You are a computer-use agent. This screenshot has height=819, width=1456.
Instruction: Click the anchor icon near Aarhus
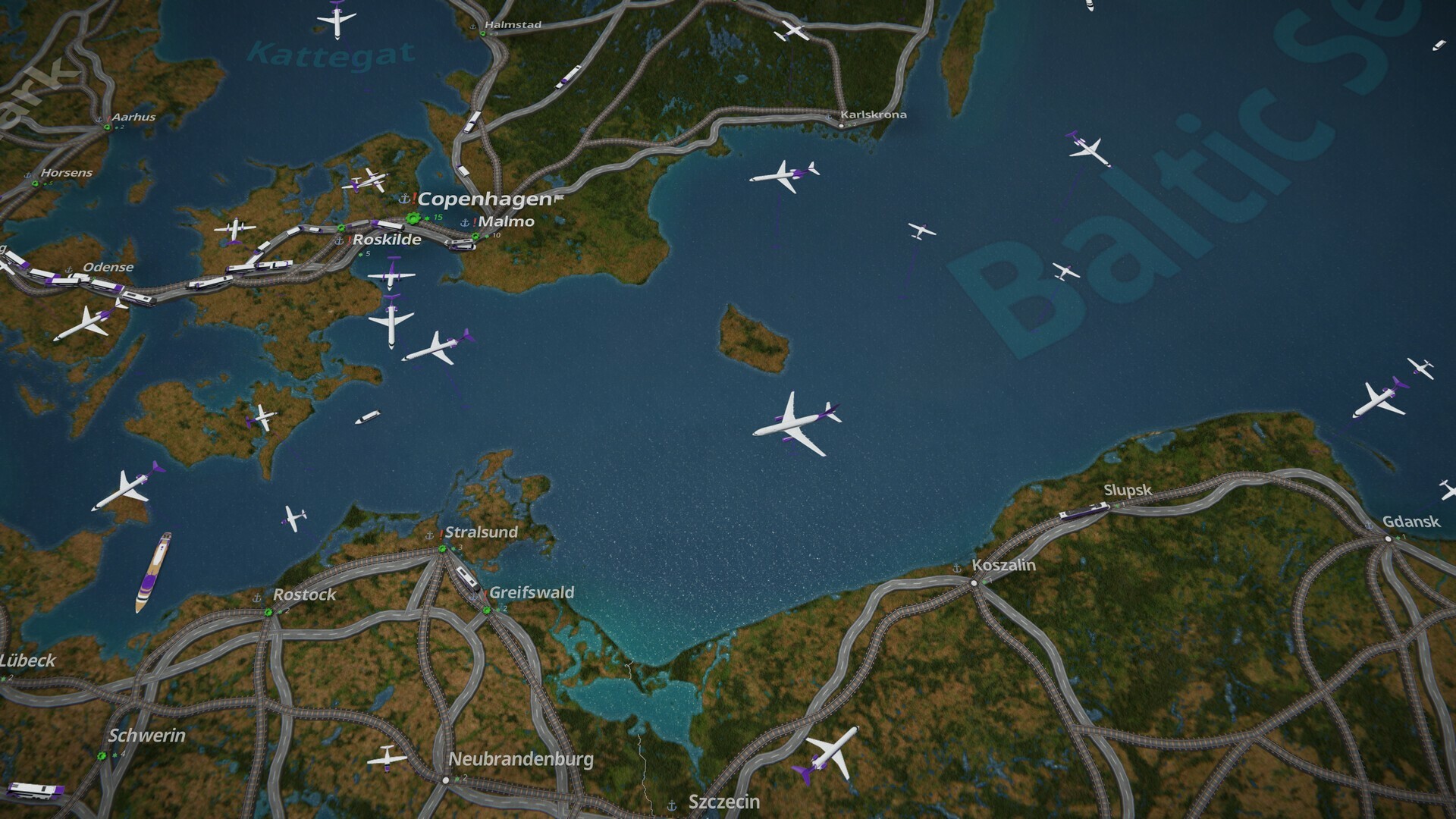(101, 118)
